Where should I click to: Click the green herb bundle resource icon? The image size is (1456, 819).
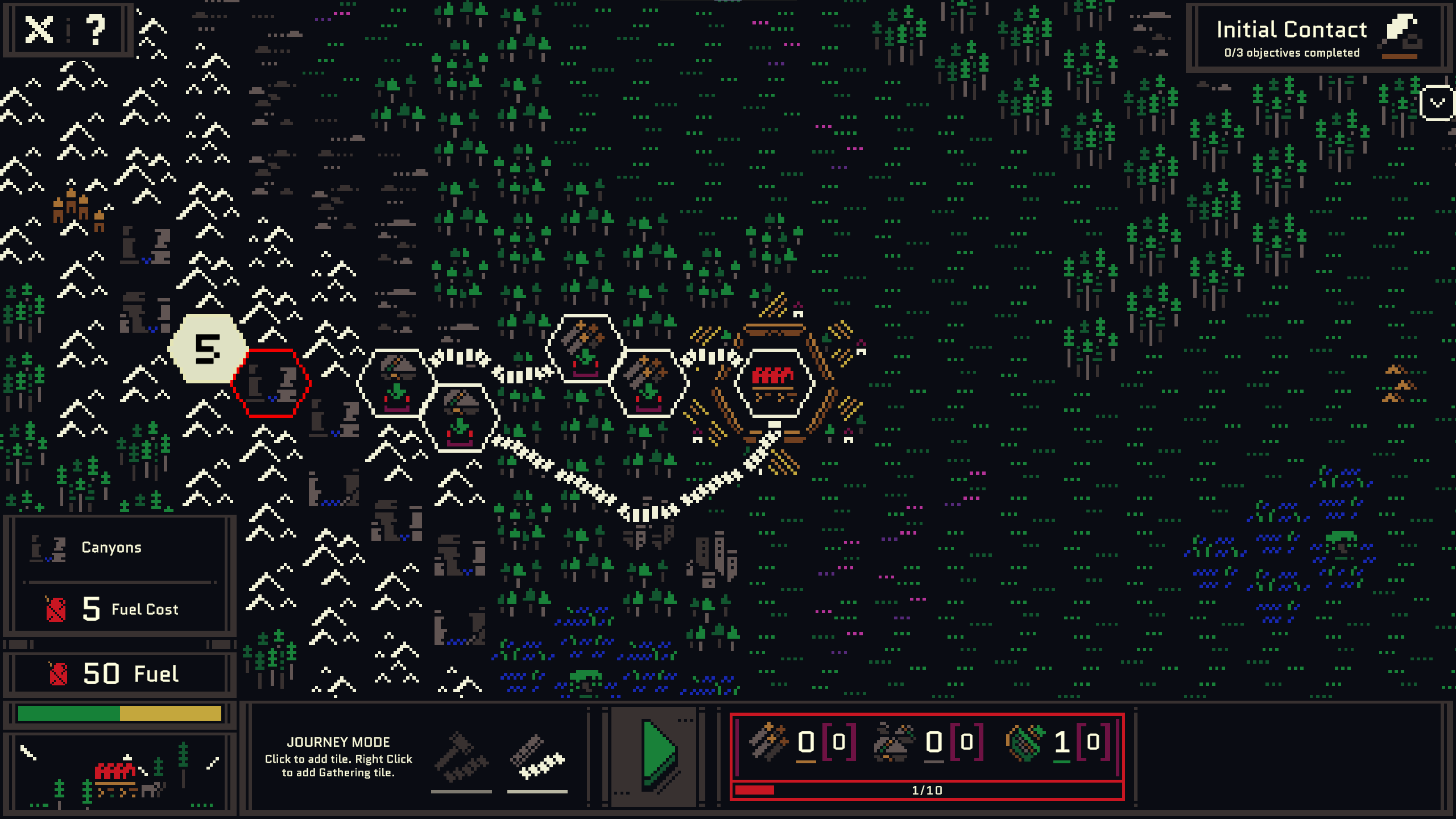click(x=1025, y=742)
